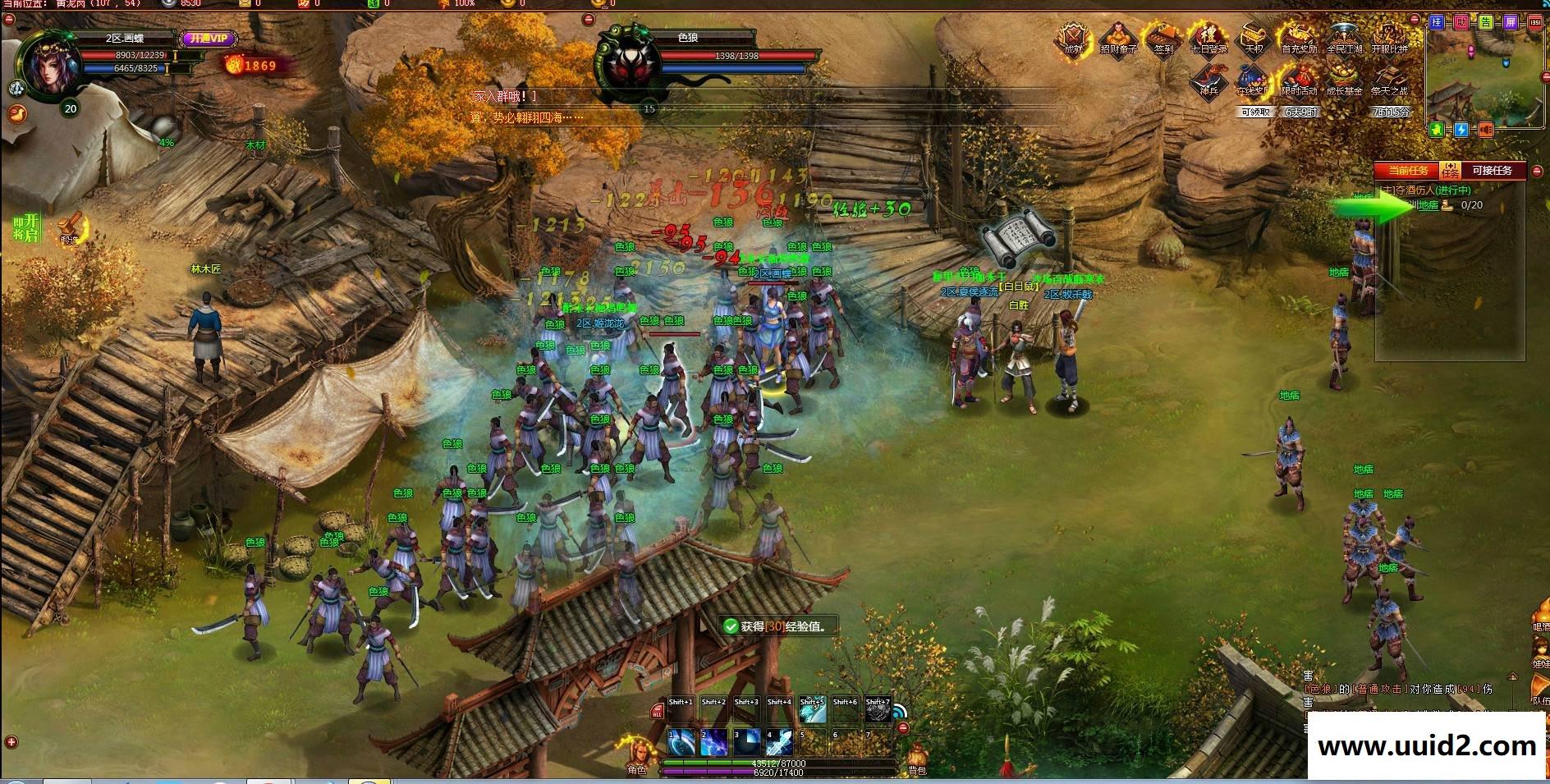Claim the 在线奖励 online reward
The height and width of the screenshot is (784, 1550).
[x=1254, y=80]
